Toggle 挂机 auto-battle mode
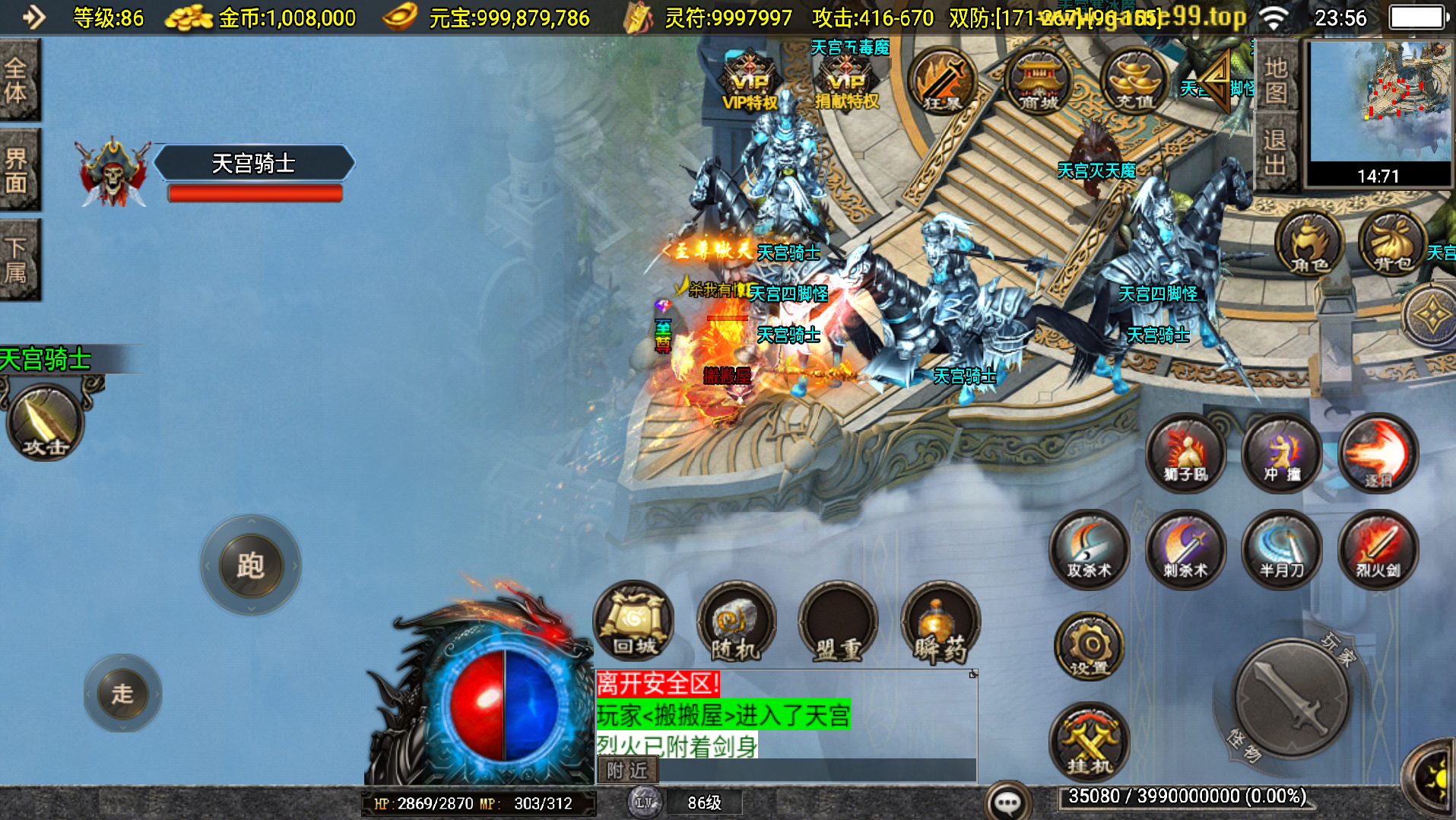1456x820 pixels. (1089, 743)
